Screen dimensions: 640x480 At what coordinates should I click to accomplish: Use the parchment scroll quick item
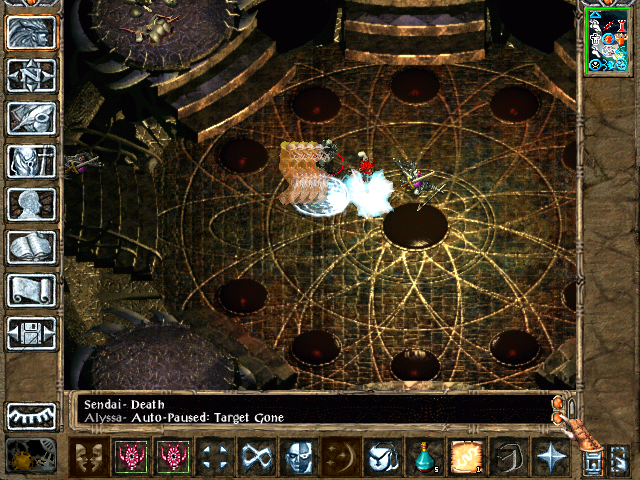[466, 457]
